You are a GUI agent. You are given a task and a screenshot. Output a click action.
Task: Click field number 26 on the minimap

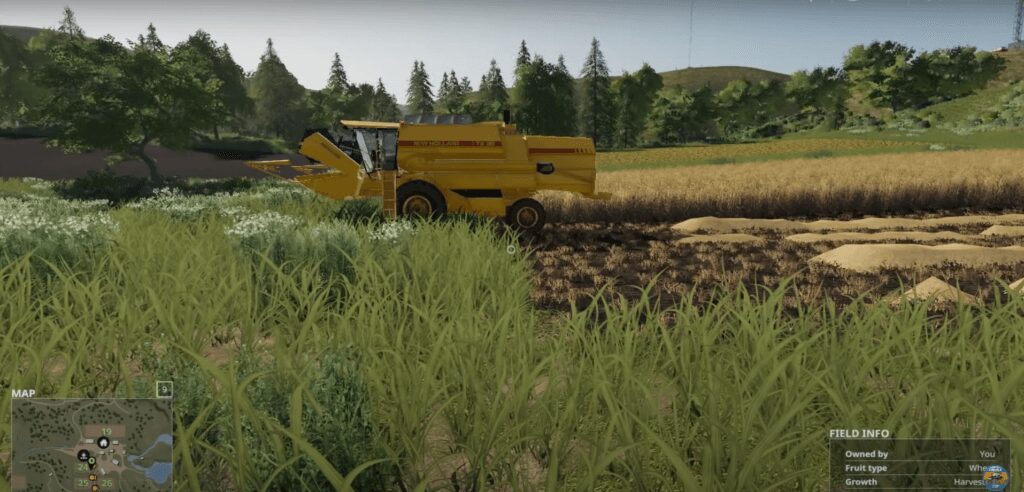106,483
